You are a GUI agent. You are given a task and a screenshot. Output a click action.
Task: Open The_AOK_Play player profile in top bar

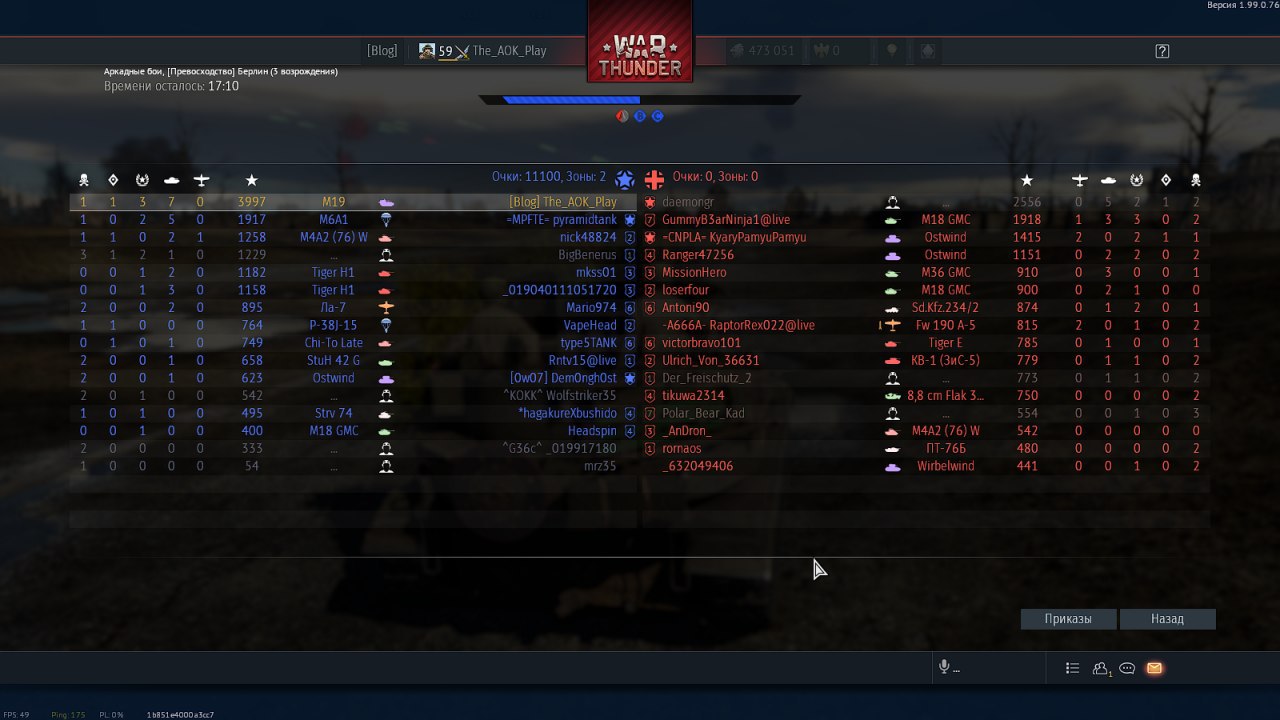(x=483, y=51)
